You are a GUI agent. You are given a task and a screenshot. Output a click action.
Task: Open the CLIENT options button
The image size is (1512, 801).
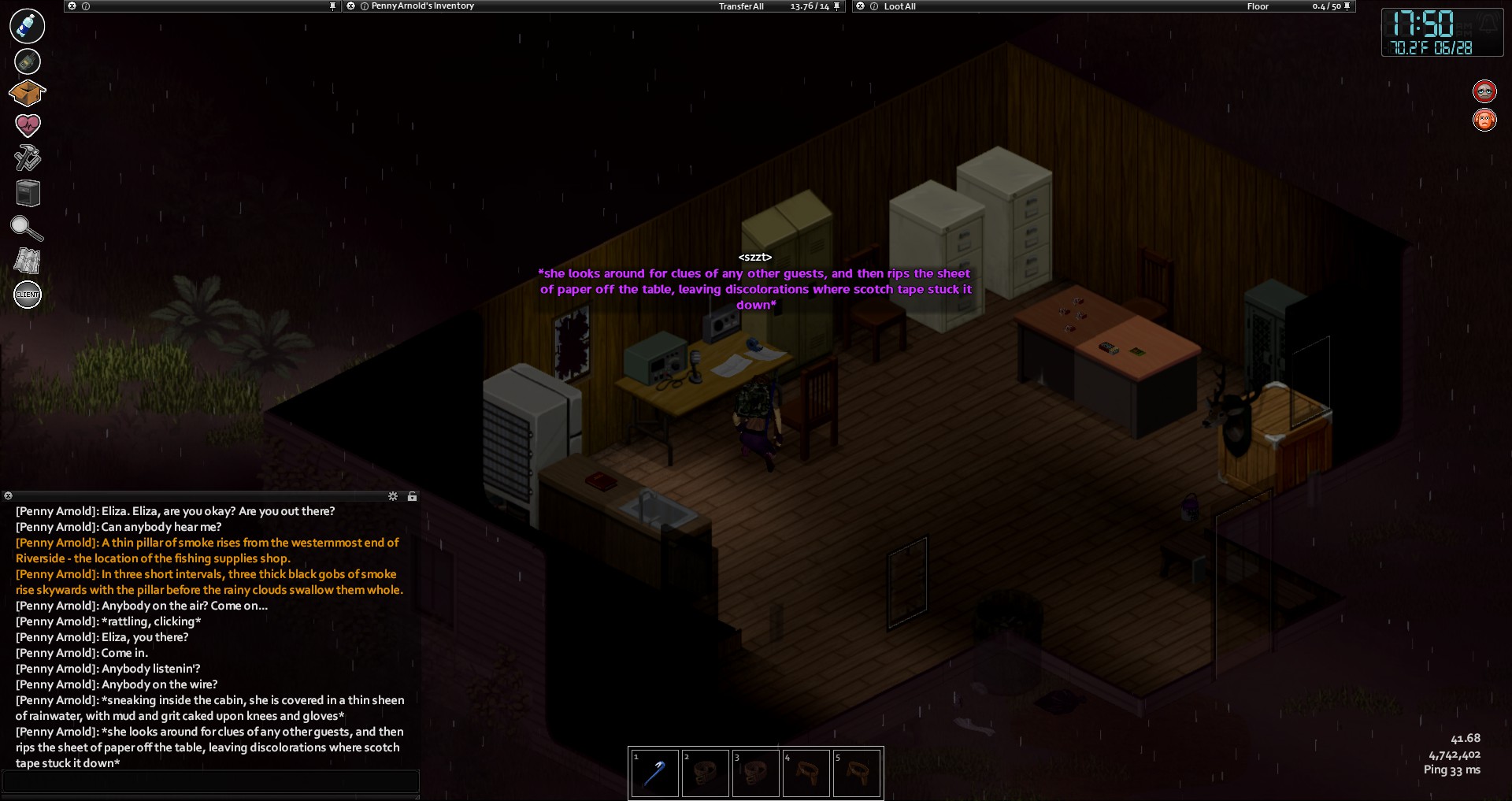pos(28,295)
